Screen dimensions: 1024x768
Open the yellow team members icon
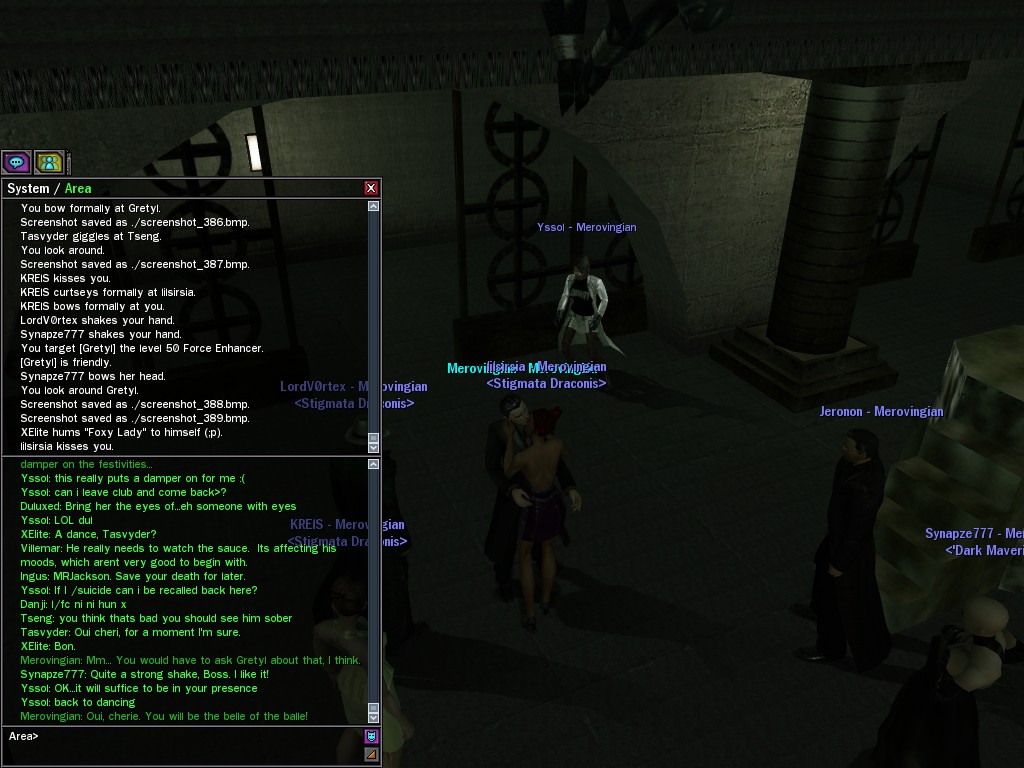click(x=49, y=162)
